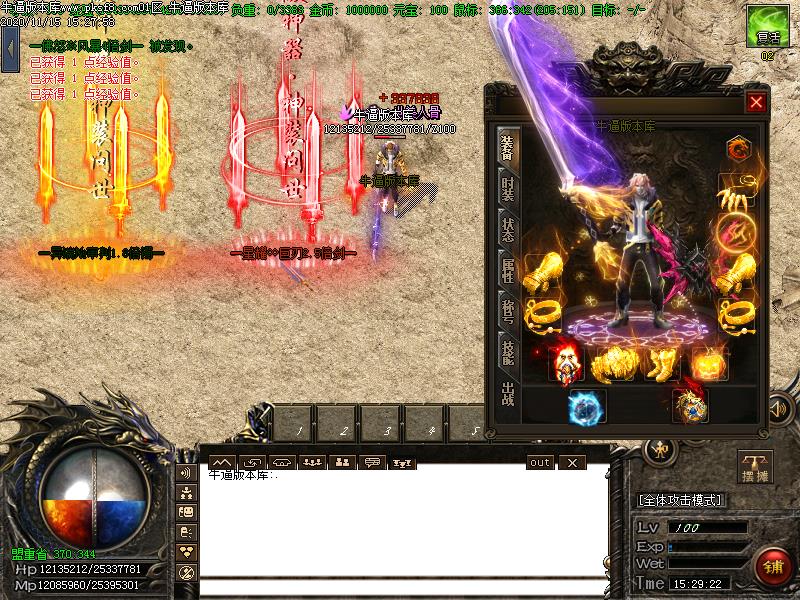
Task: Close the chat window with X
Action: [x=571, y=462]
